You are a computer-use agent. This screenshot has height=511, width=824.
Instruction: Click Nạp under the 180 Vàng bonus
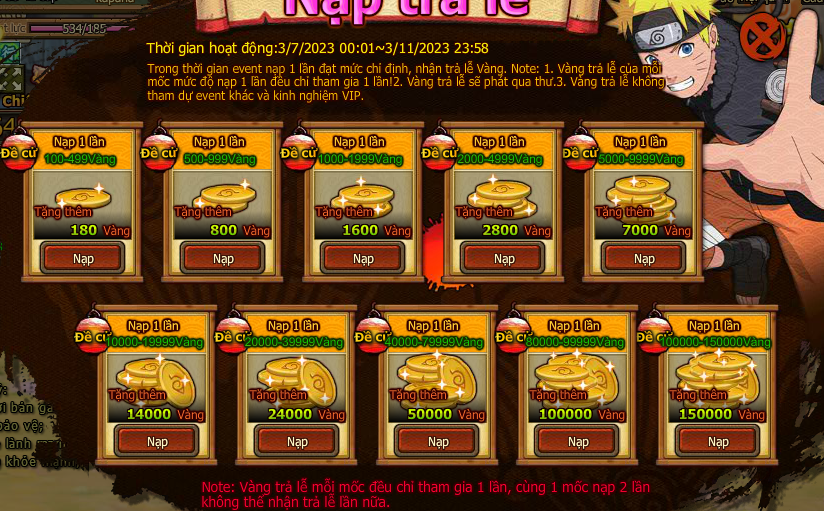tap(83, 258)
